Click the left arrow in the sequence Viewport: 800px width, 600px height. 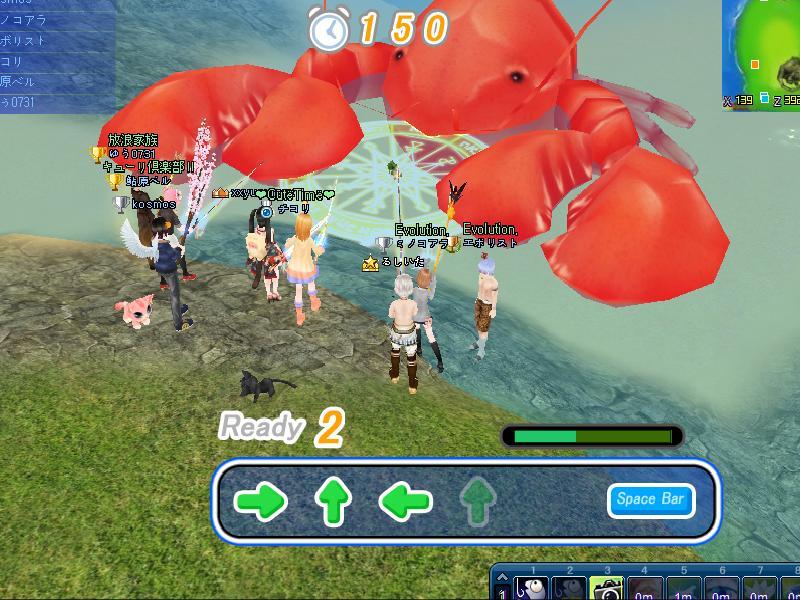406,501
